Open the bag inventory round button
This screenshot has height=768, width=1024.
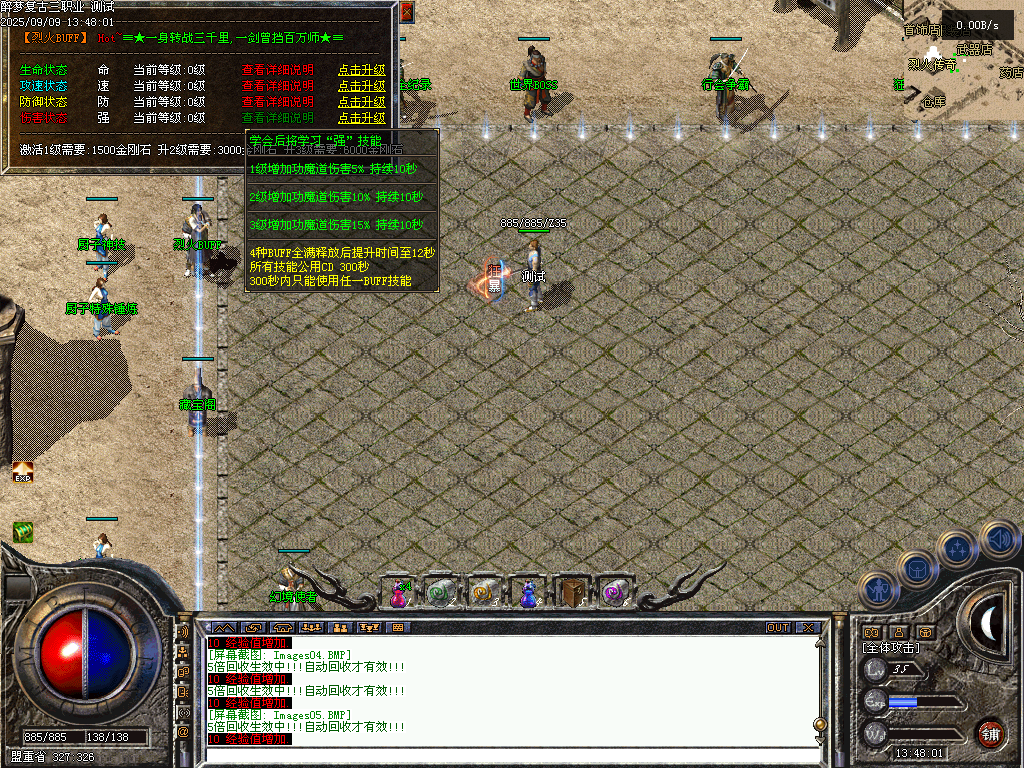click(916, 569)
